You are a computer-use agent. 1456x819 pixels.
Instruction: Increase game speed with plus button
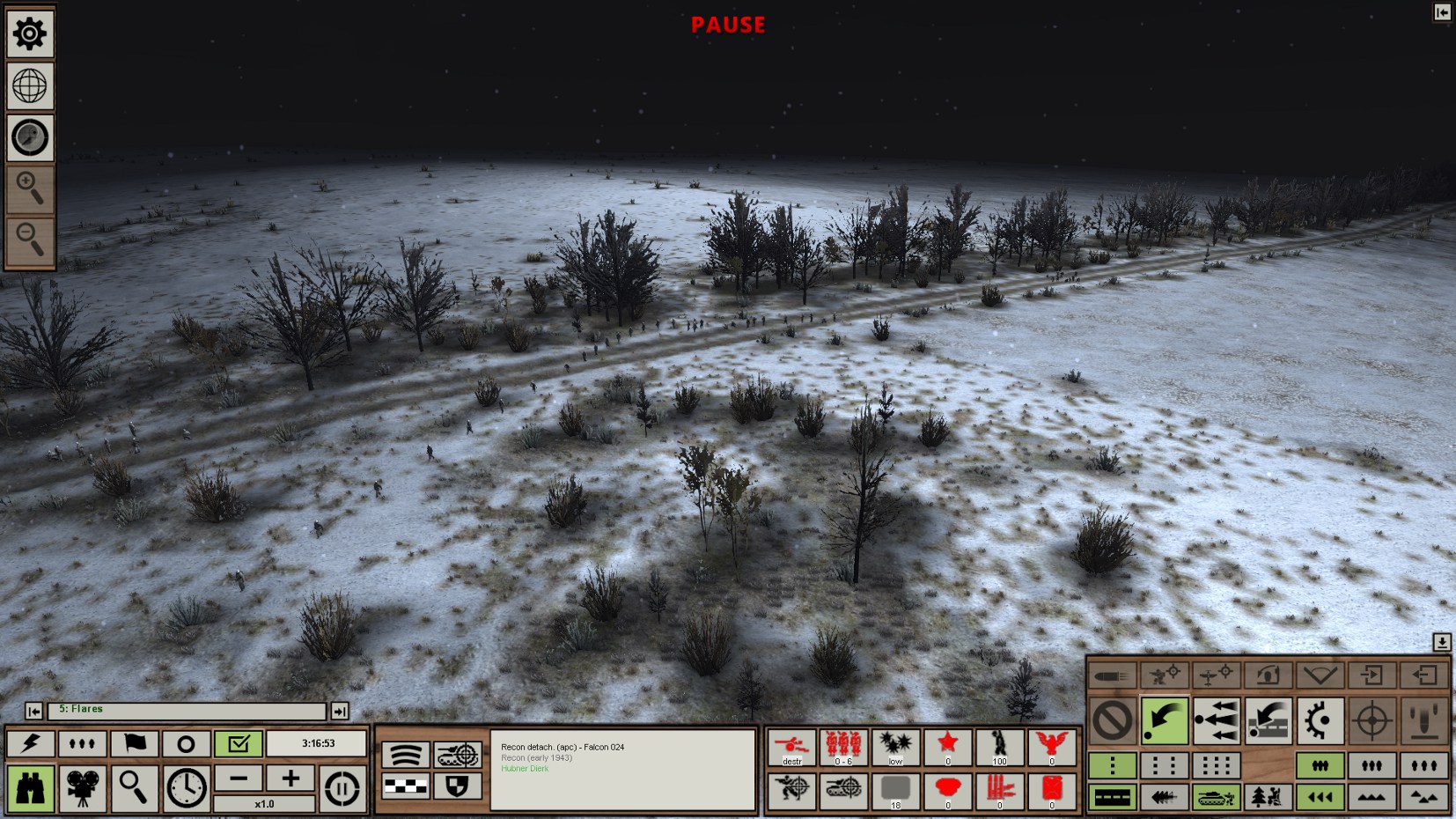point(290,778)
